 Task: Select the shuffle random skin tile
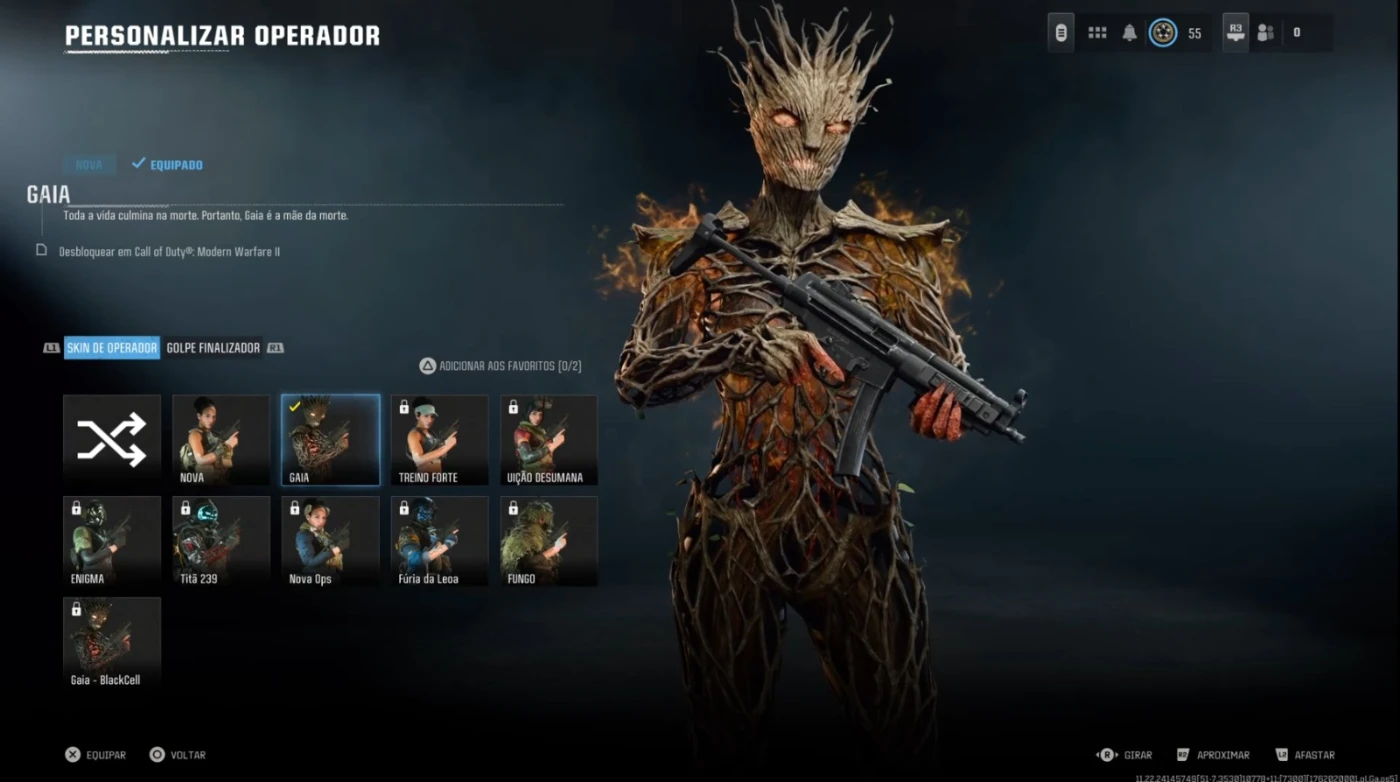click(112, 440)
